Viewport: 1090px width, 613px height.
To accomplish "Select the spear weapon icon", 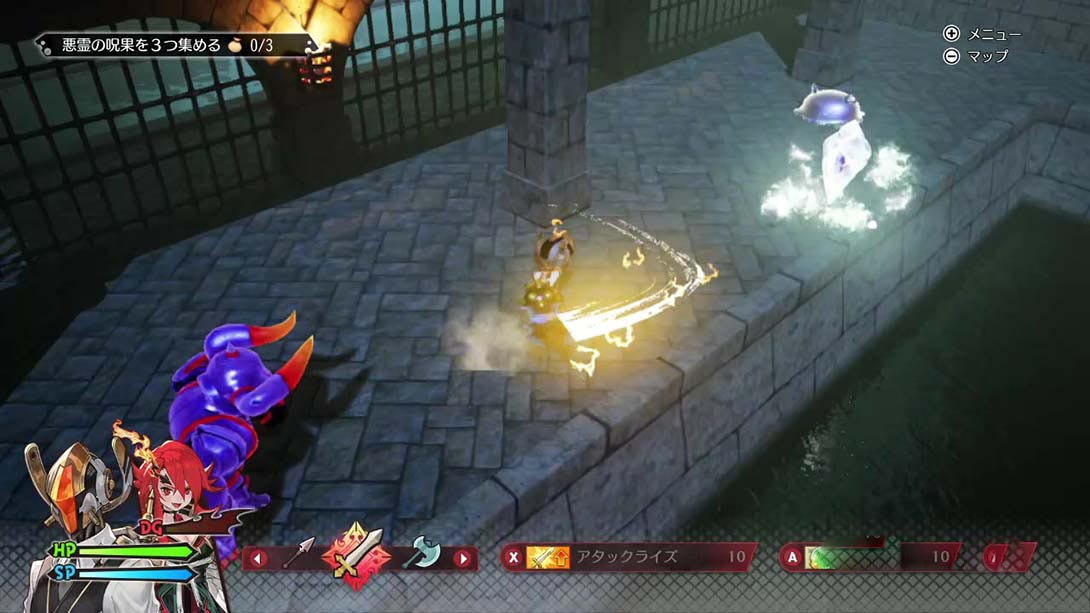I will (299, 553).
